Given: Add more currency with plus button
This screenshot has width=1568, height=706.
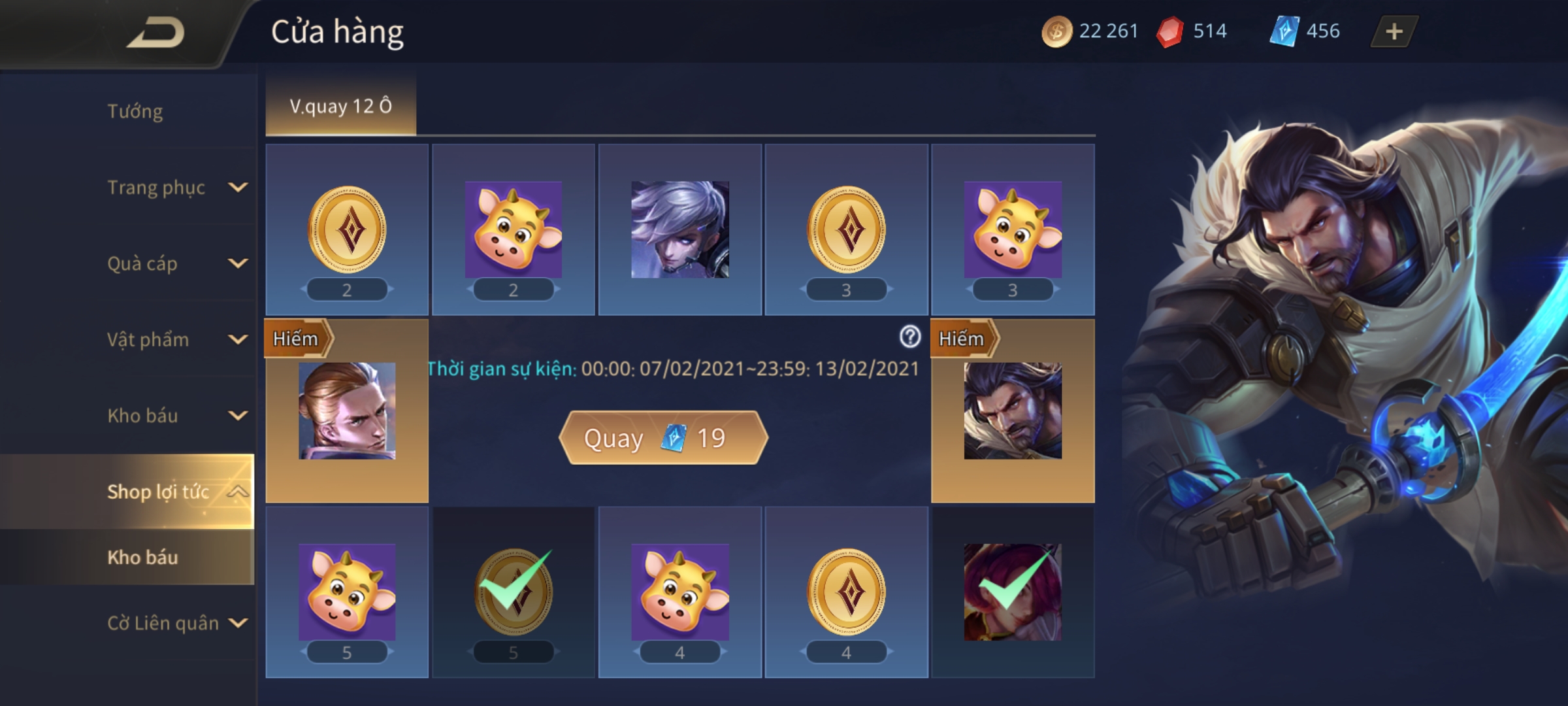Looking at the screenshot, I should pyautogui.click(x=1394, y=31).
